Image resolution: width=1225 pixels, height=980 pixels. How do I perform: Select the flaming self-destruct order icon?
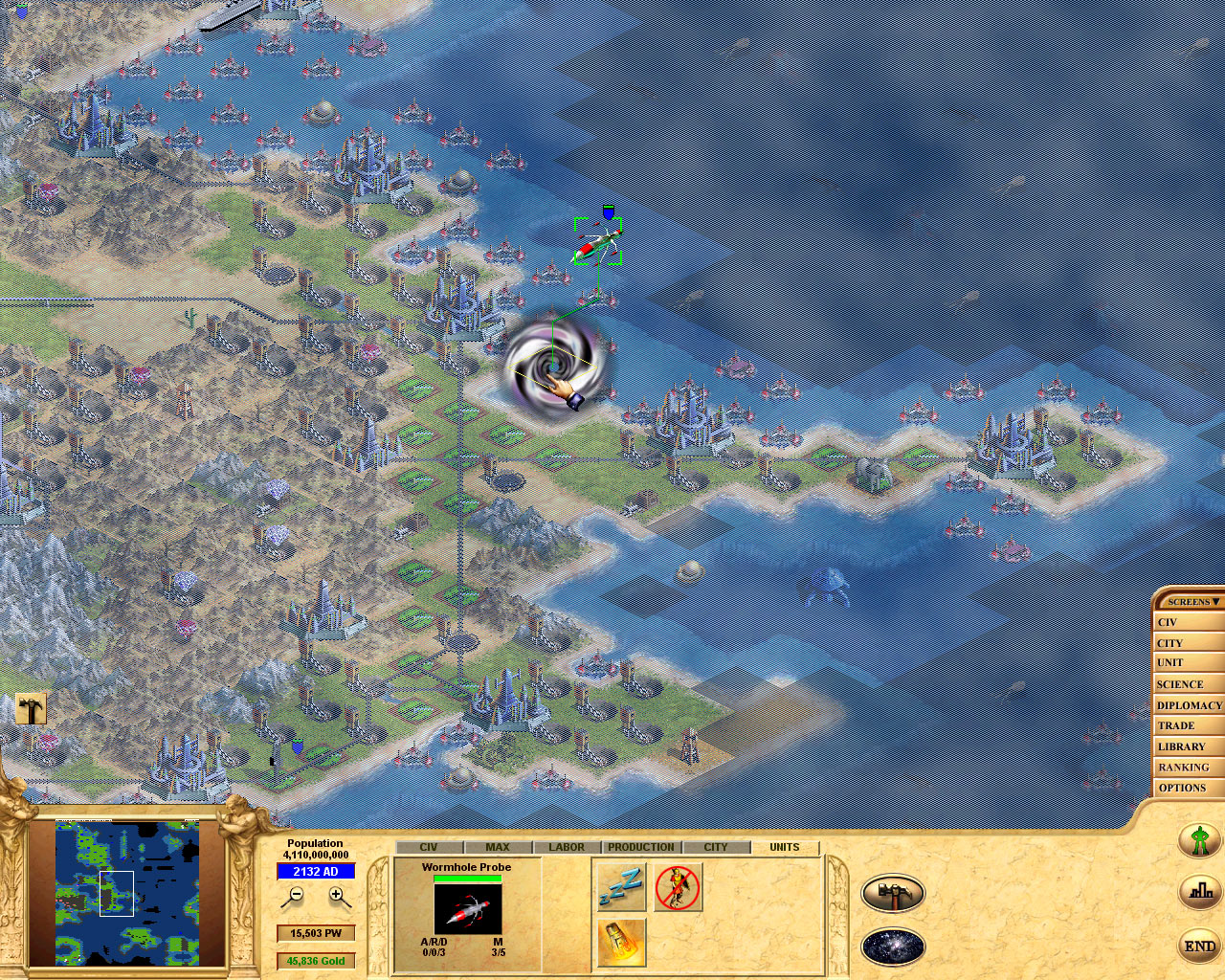pos(619,943)
